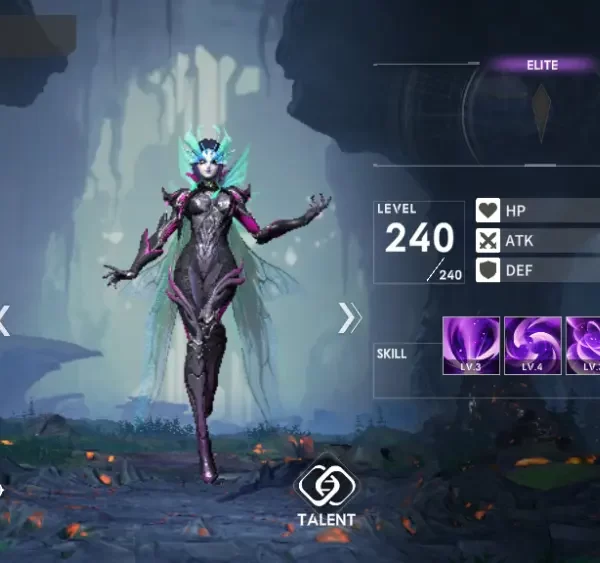Select the Elite rank badge

coord(543,65)
